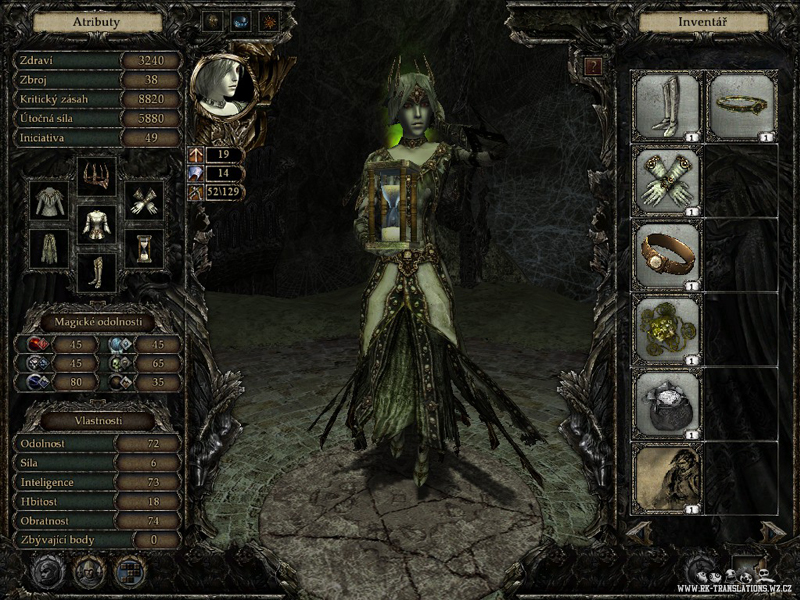Screen dimensions: 800x600
Task: Select the equipped skirt slot
Action: (x=48, y=248)
